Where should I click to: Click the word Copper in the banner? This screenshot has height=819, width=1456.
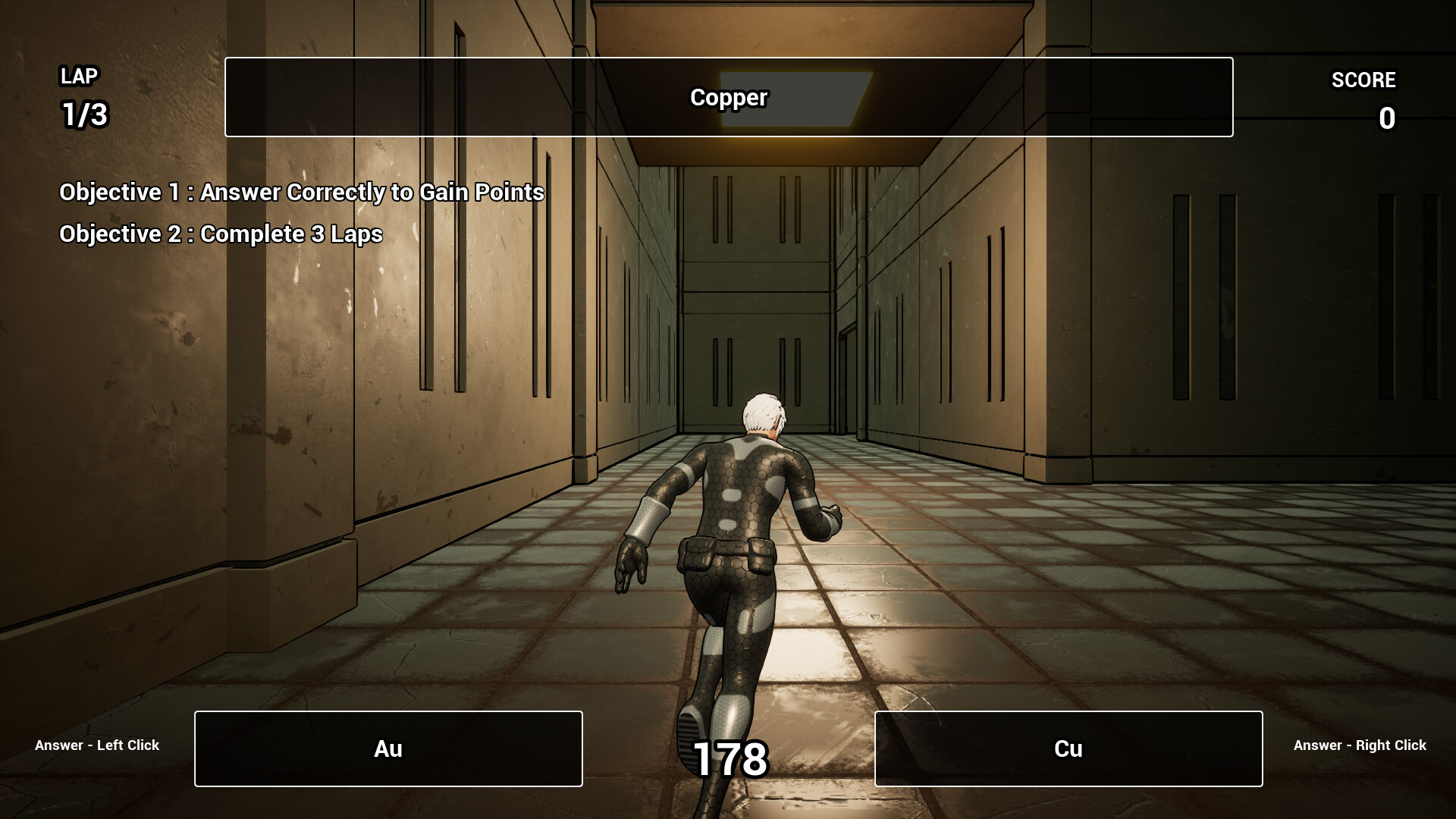[x=728, y=97]
